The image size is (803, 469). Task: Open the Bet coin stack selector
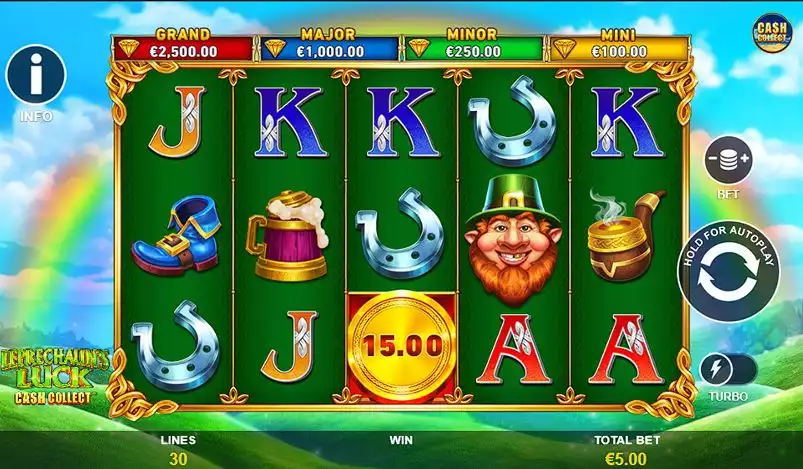[729, 160]
